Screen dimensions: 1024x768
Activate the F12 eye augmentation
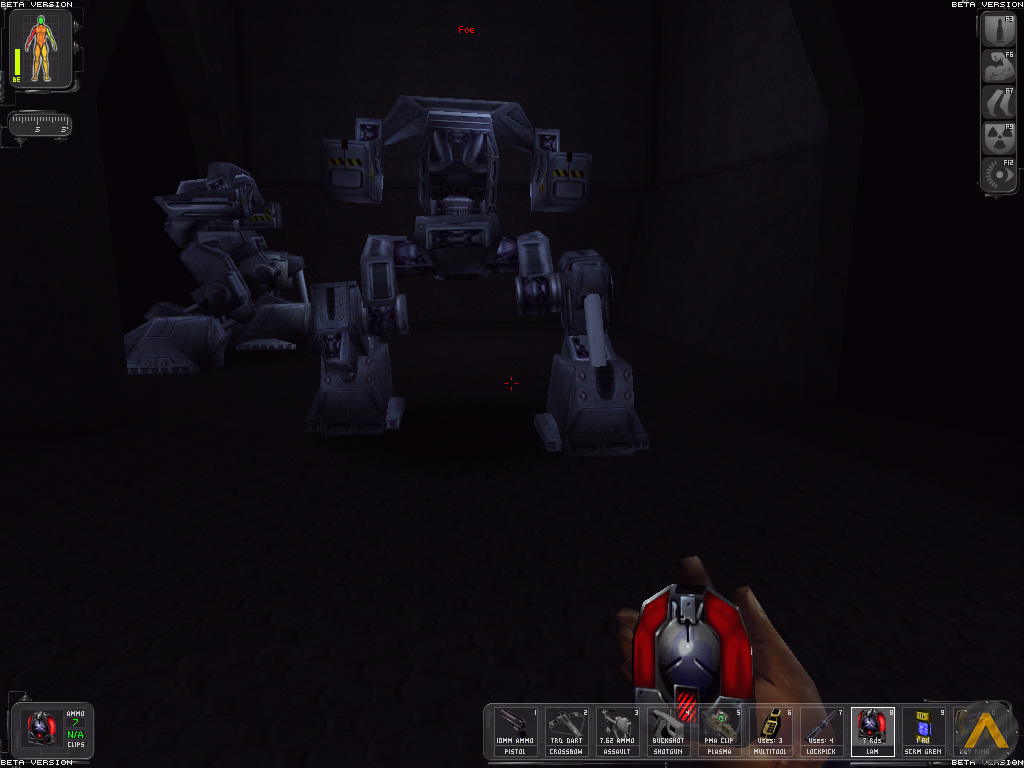[999, 175]
